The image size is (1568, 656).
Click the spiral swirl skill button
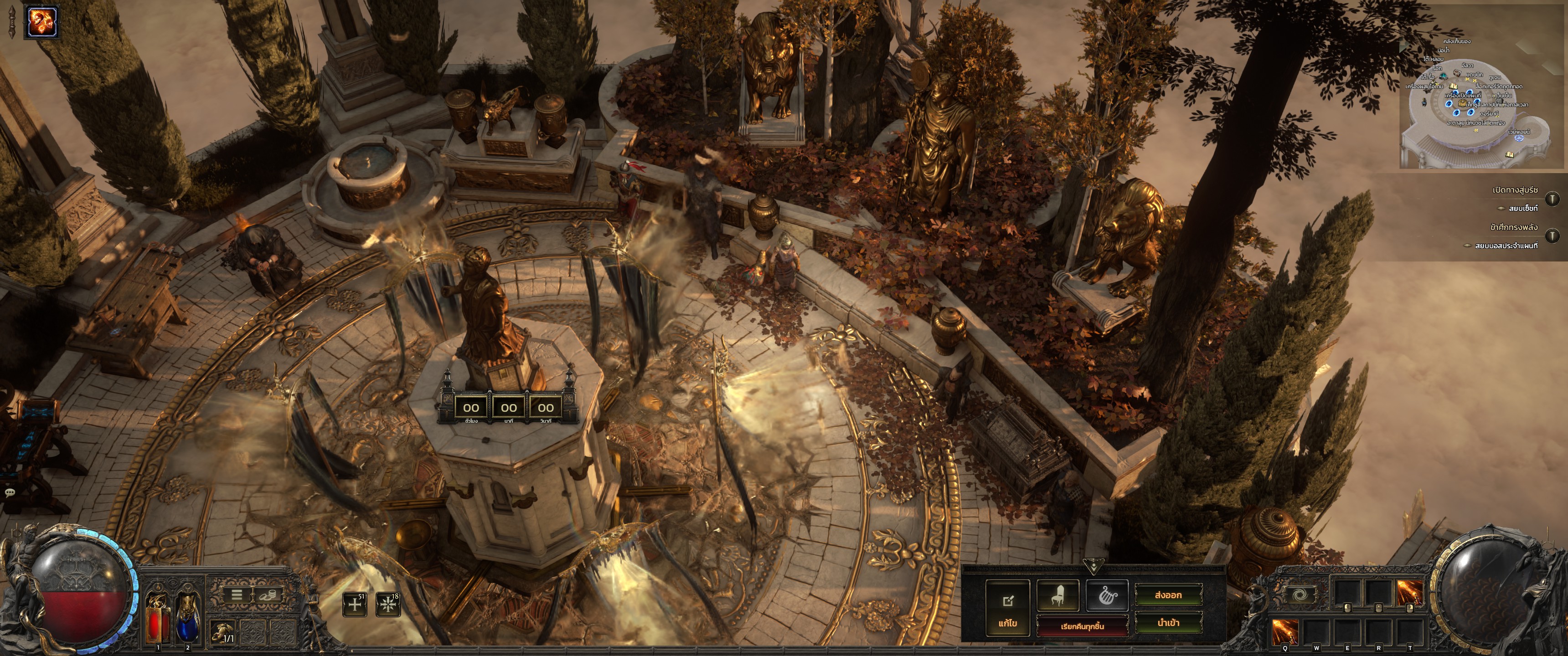(1299, 594)
